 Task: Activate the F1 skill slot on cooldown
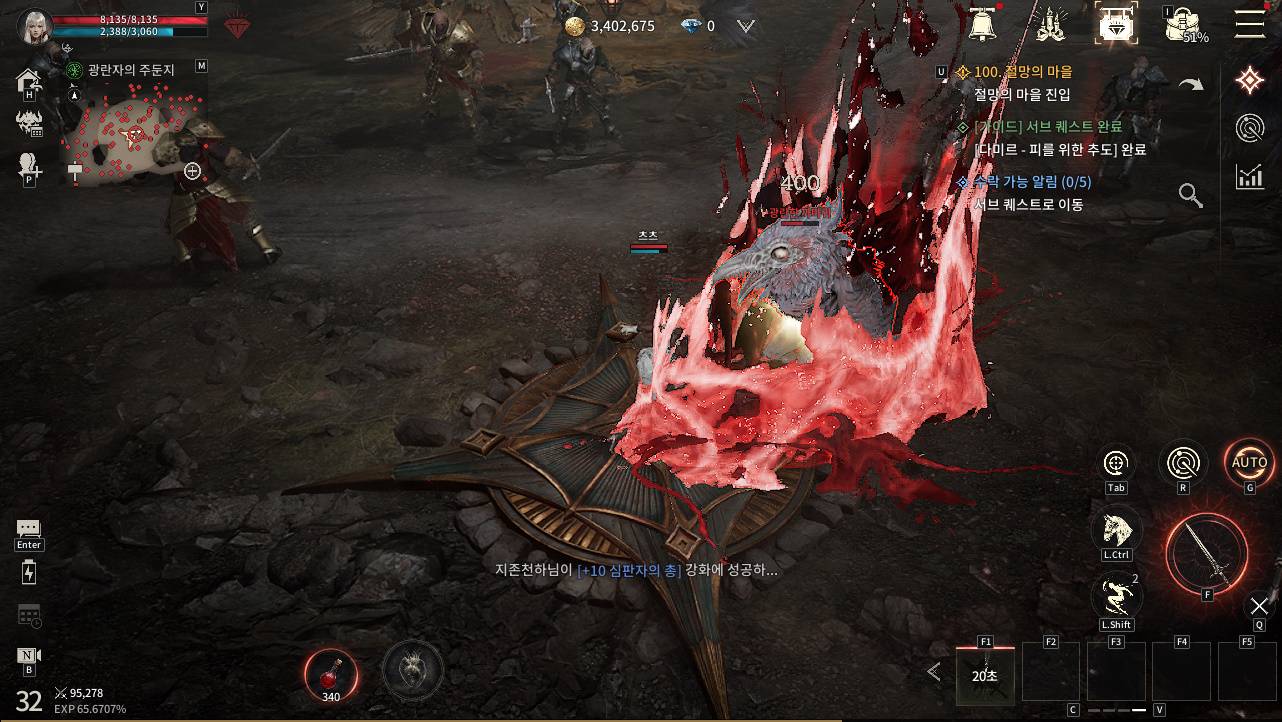click(985, 674)
